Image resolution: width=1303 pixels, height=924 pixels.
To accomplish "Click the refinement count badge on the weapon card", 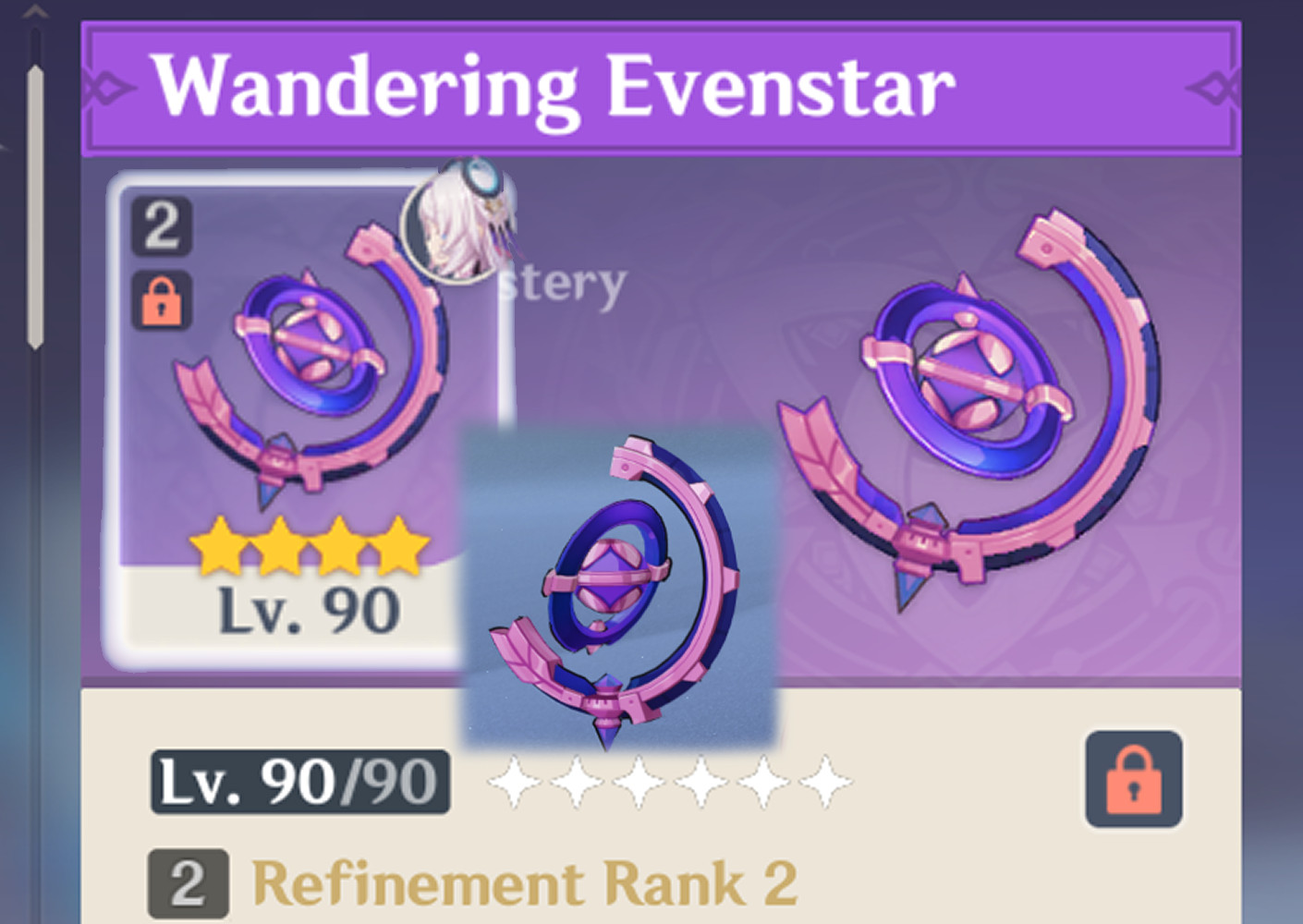I will coord(164,225).
